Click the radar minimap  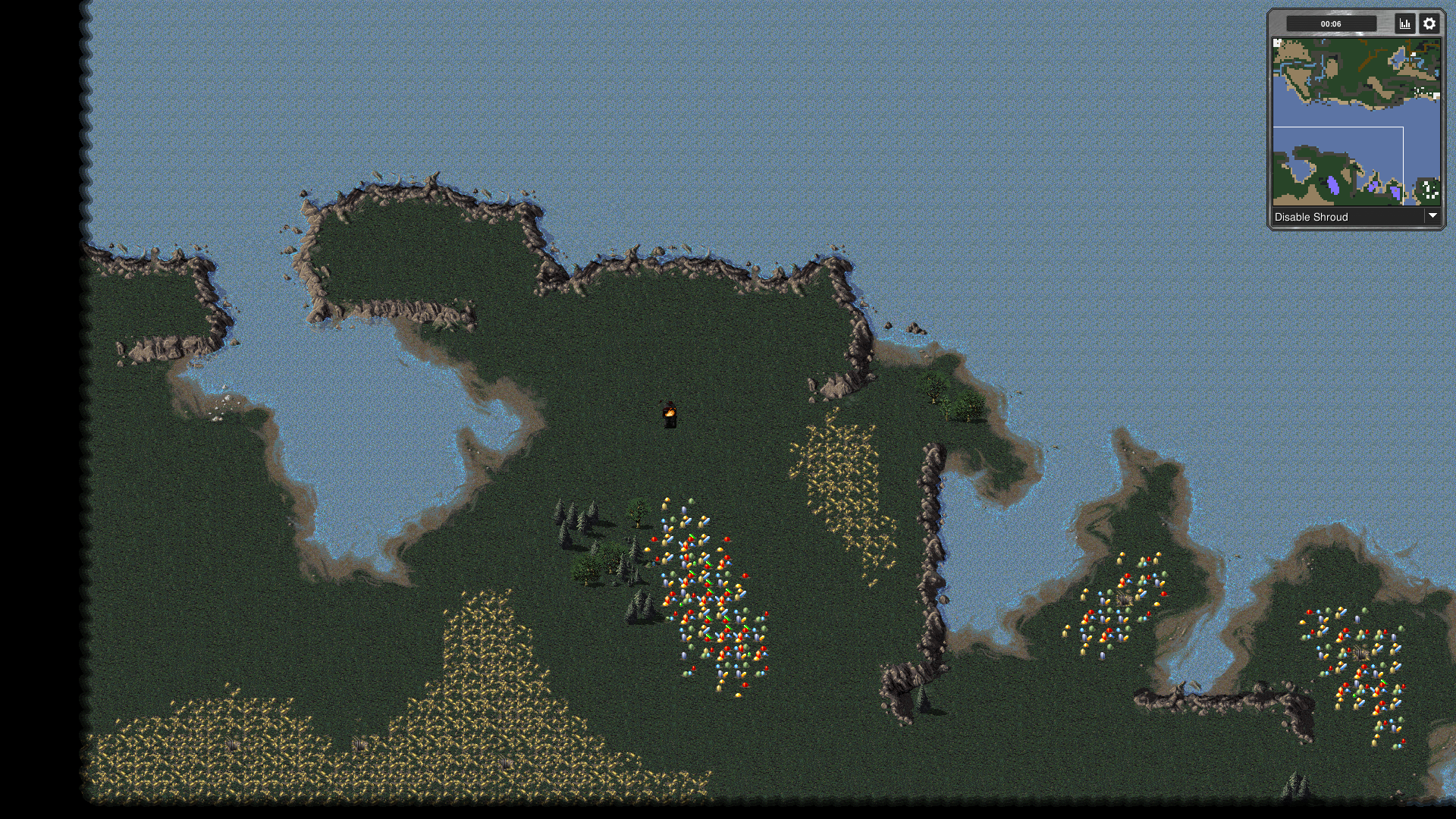pyautogui.click(x=1356, y=122)
